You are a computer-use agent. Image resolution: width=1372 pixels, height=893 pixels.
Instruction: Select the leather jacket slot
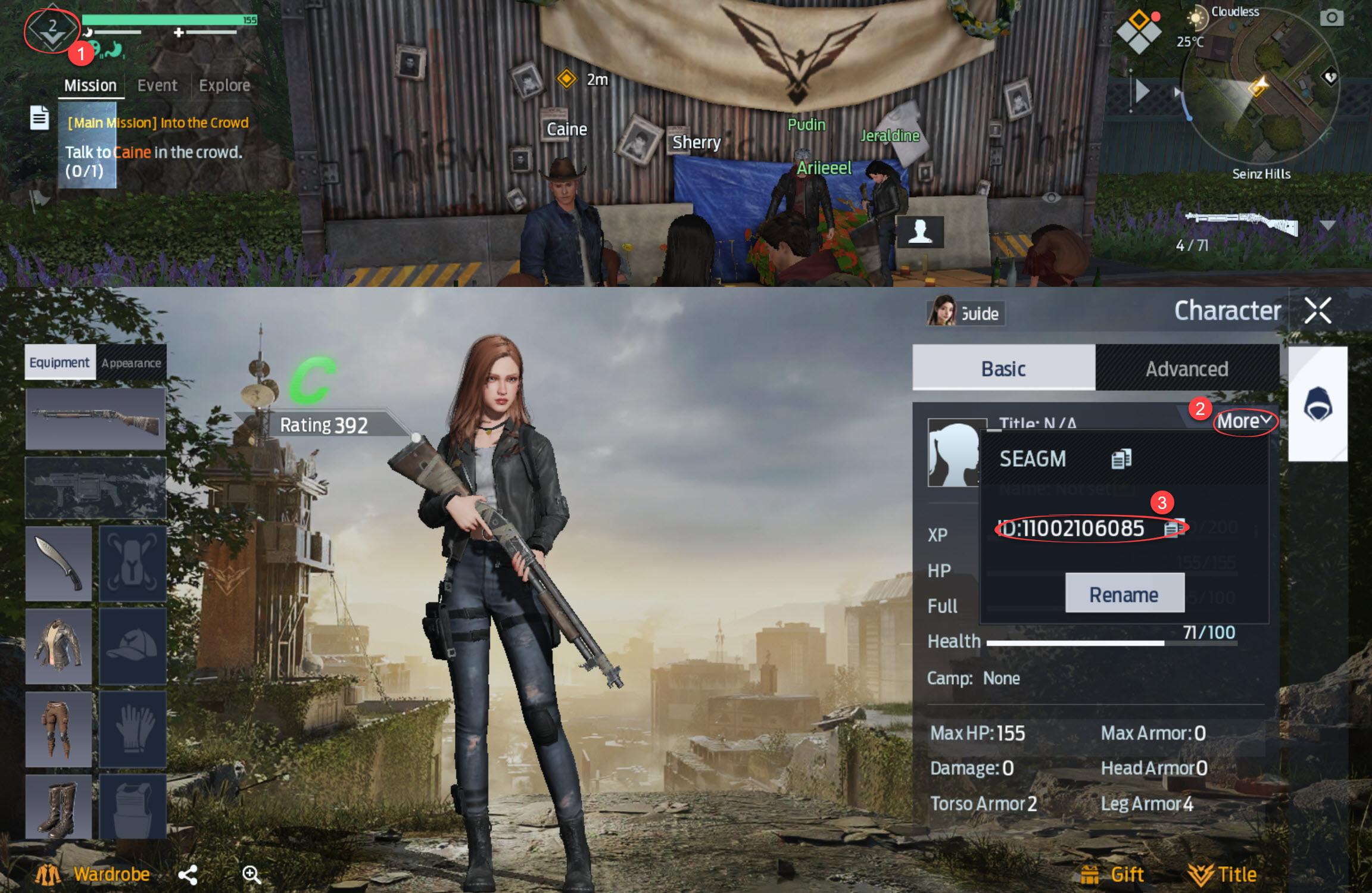[58, 646]
